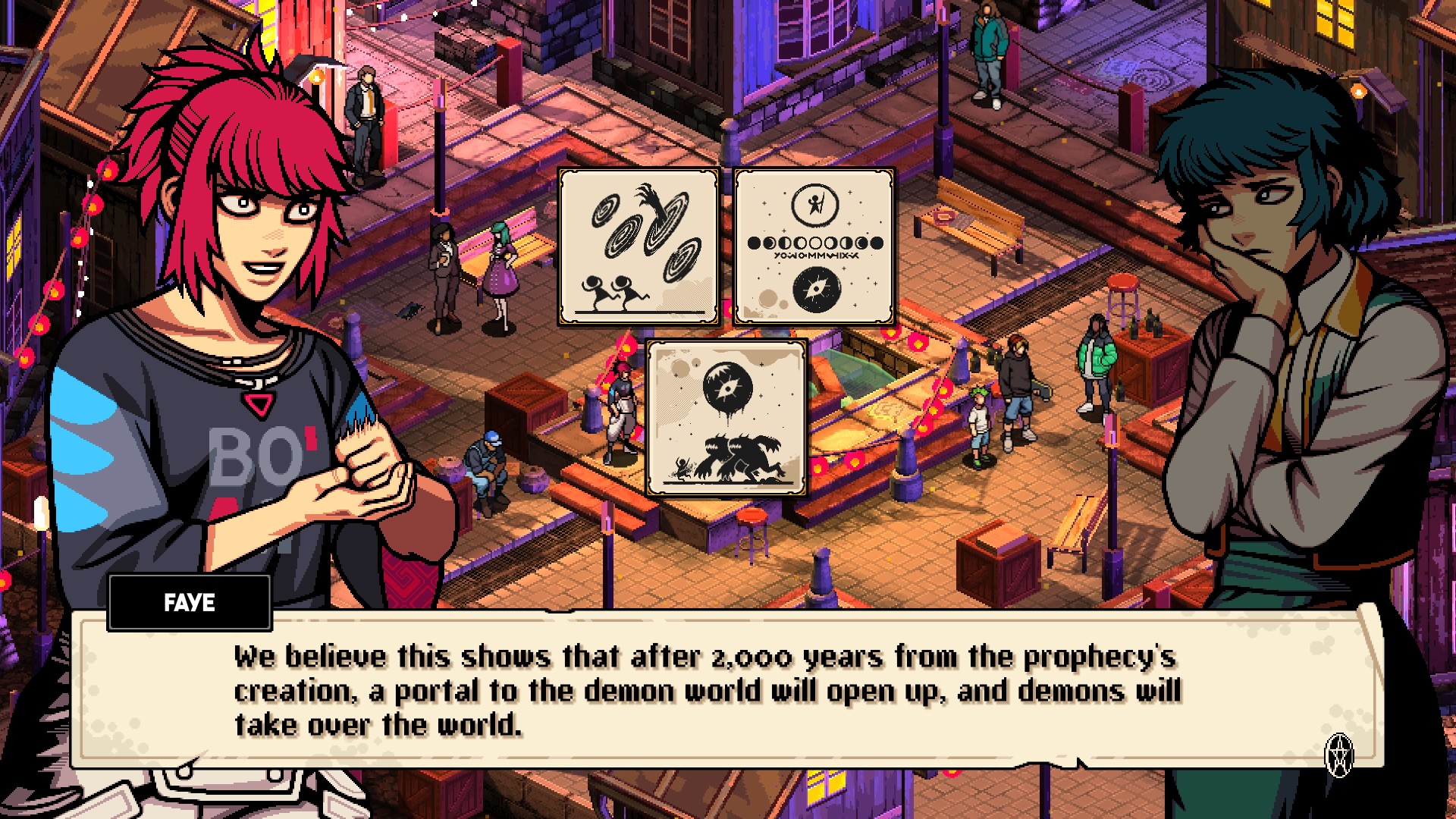Click the pentagram continue icon in dialogue box

point(1339,755)
